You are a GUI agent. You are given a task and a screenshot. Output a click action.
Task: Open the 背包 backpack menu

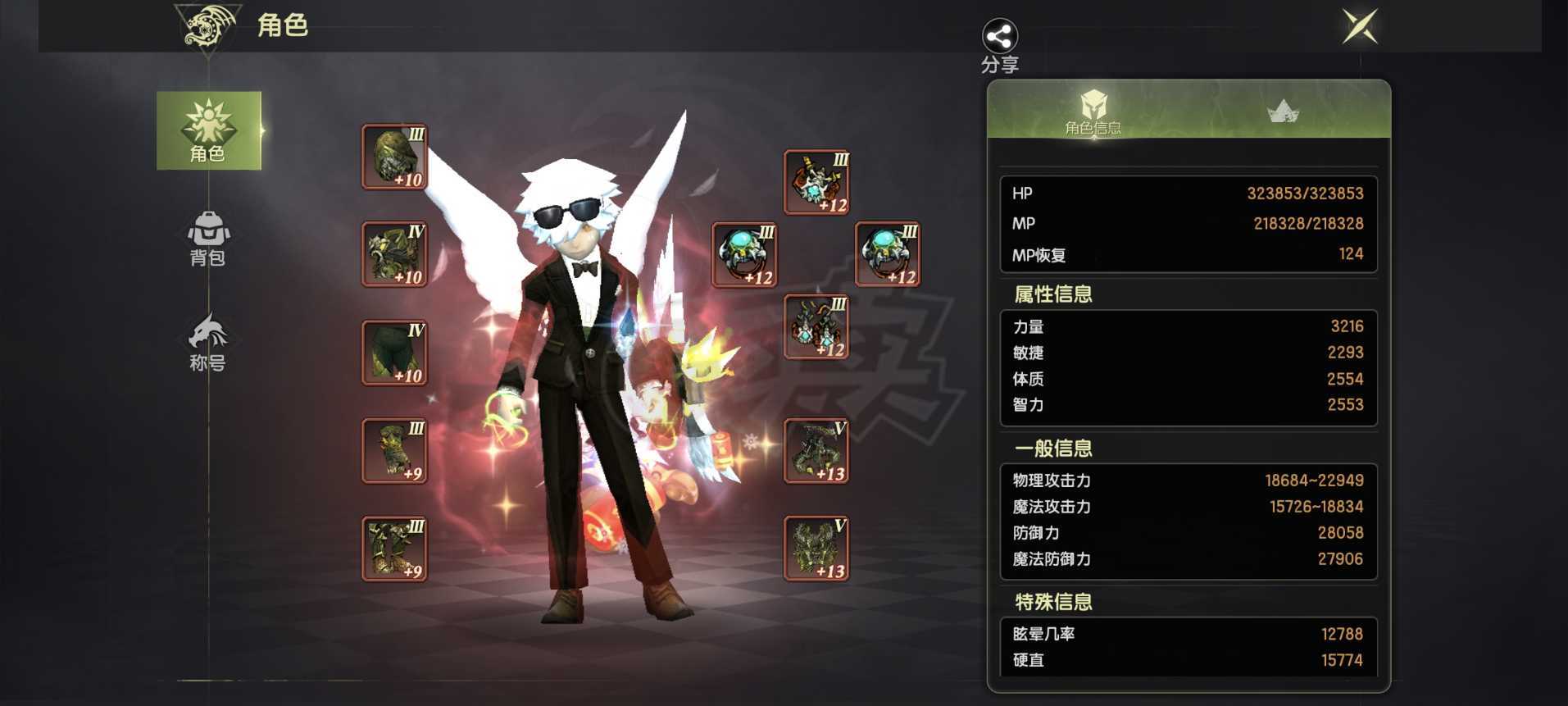(208, 239)
